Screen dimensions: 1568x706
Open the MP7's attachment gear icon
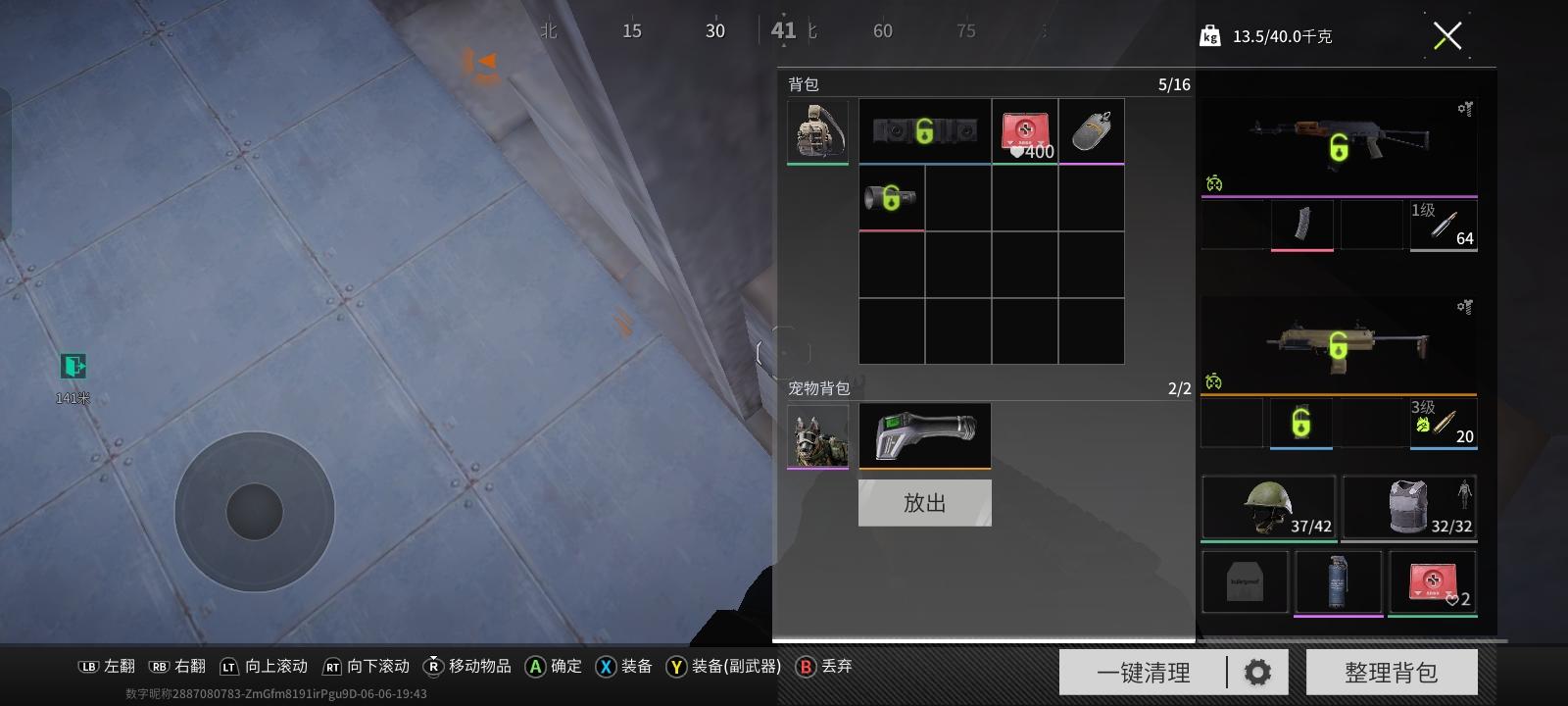pos(1463,307)
